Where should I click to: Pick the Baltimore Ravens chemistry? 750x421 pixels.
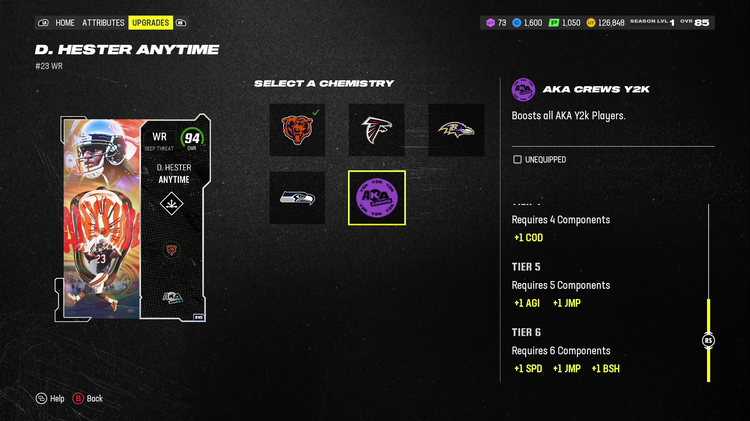point(456,130)
